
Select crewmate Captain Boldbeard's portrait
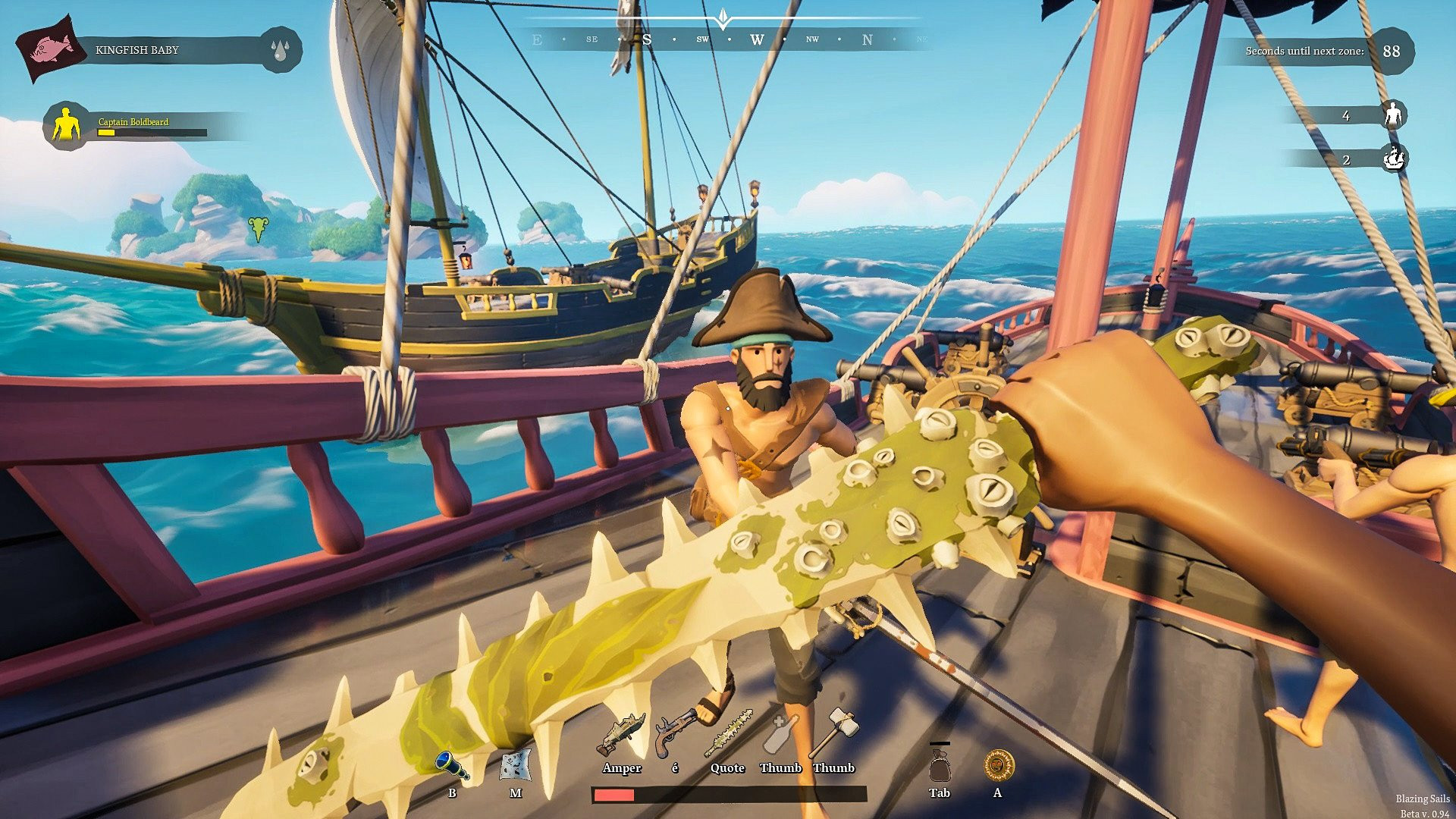[67, 125]
